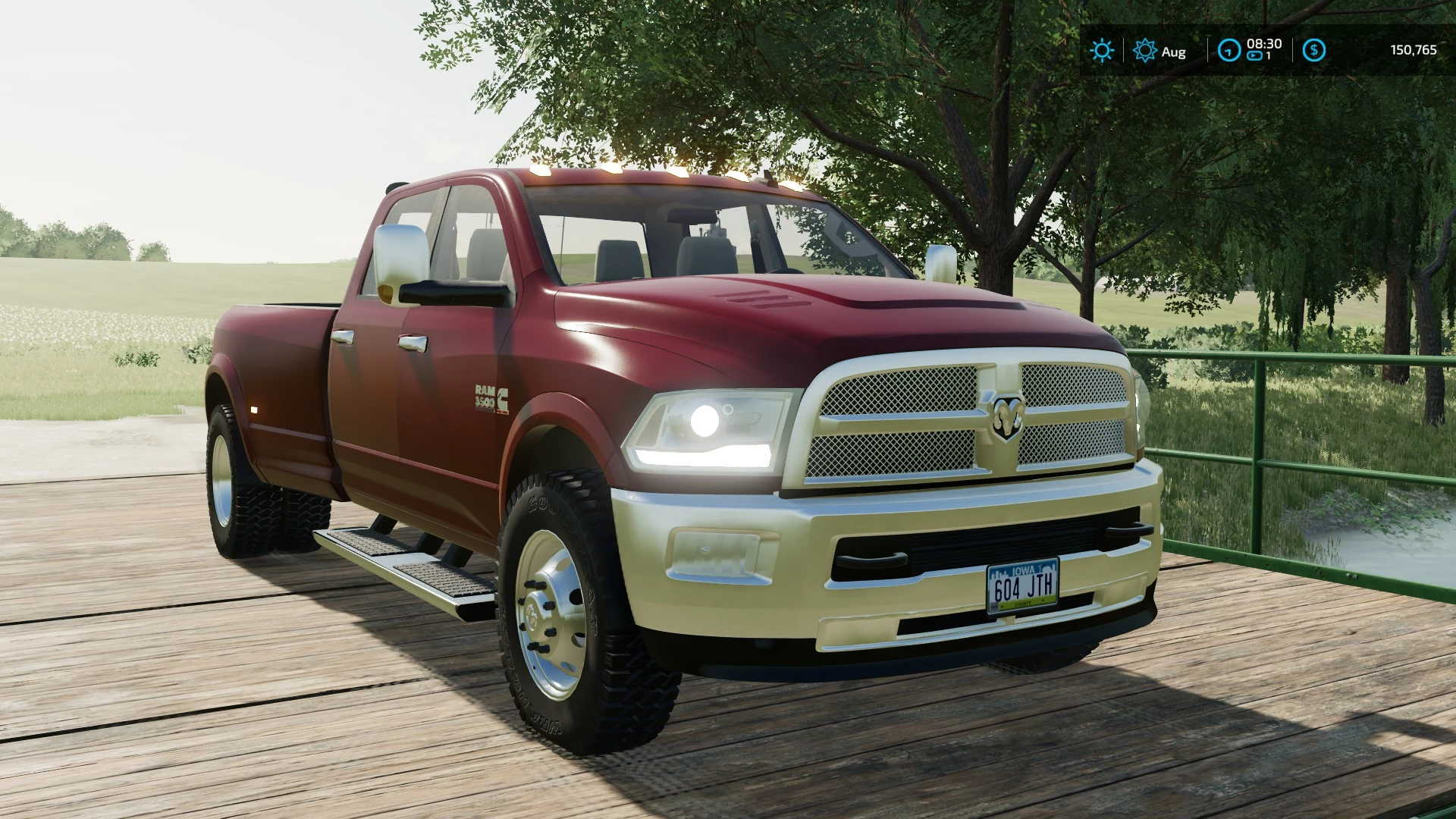Click the 08:30 time display
The image size is (1456, 819).
click(x=1263, y=43)
